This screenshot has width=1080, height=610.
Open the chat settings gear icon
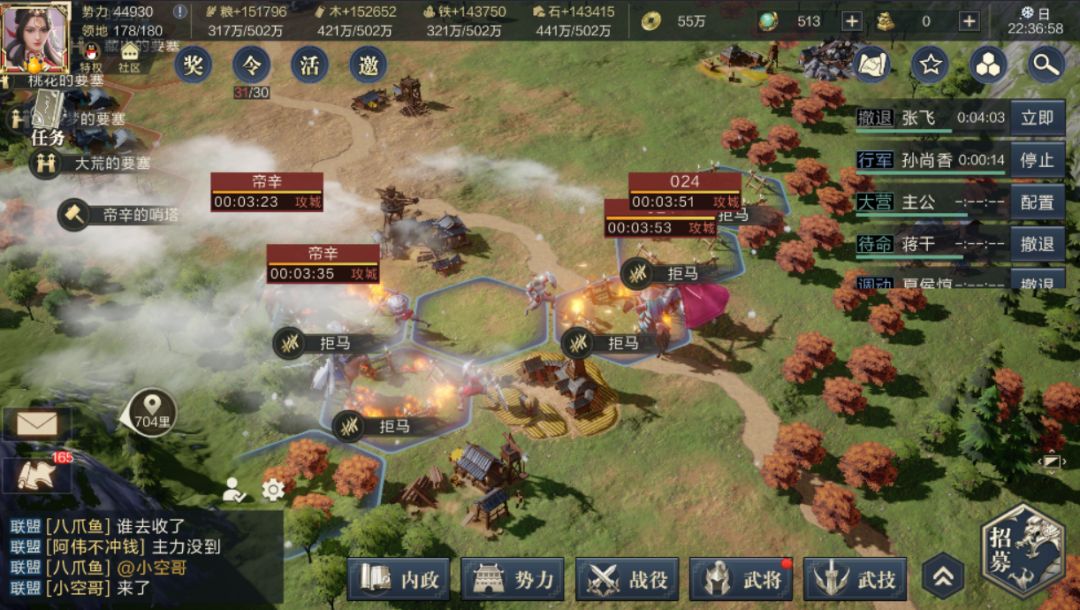273,489
